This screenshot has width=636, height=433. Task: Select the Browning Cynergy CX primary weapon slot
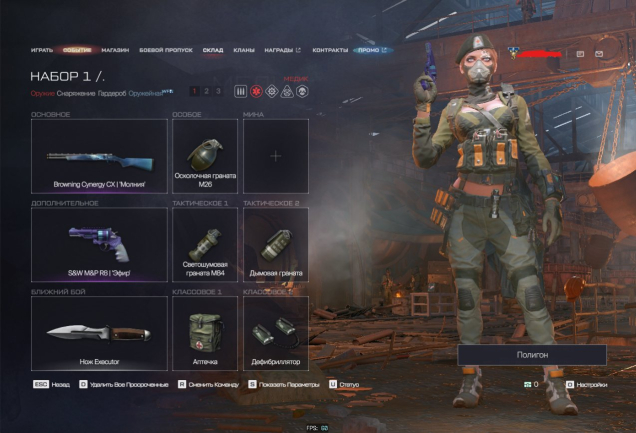[x=99, y=157]
